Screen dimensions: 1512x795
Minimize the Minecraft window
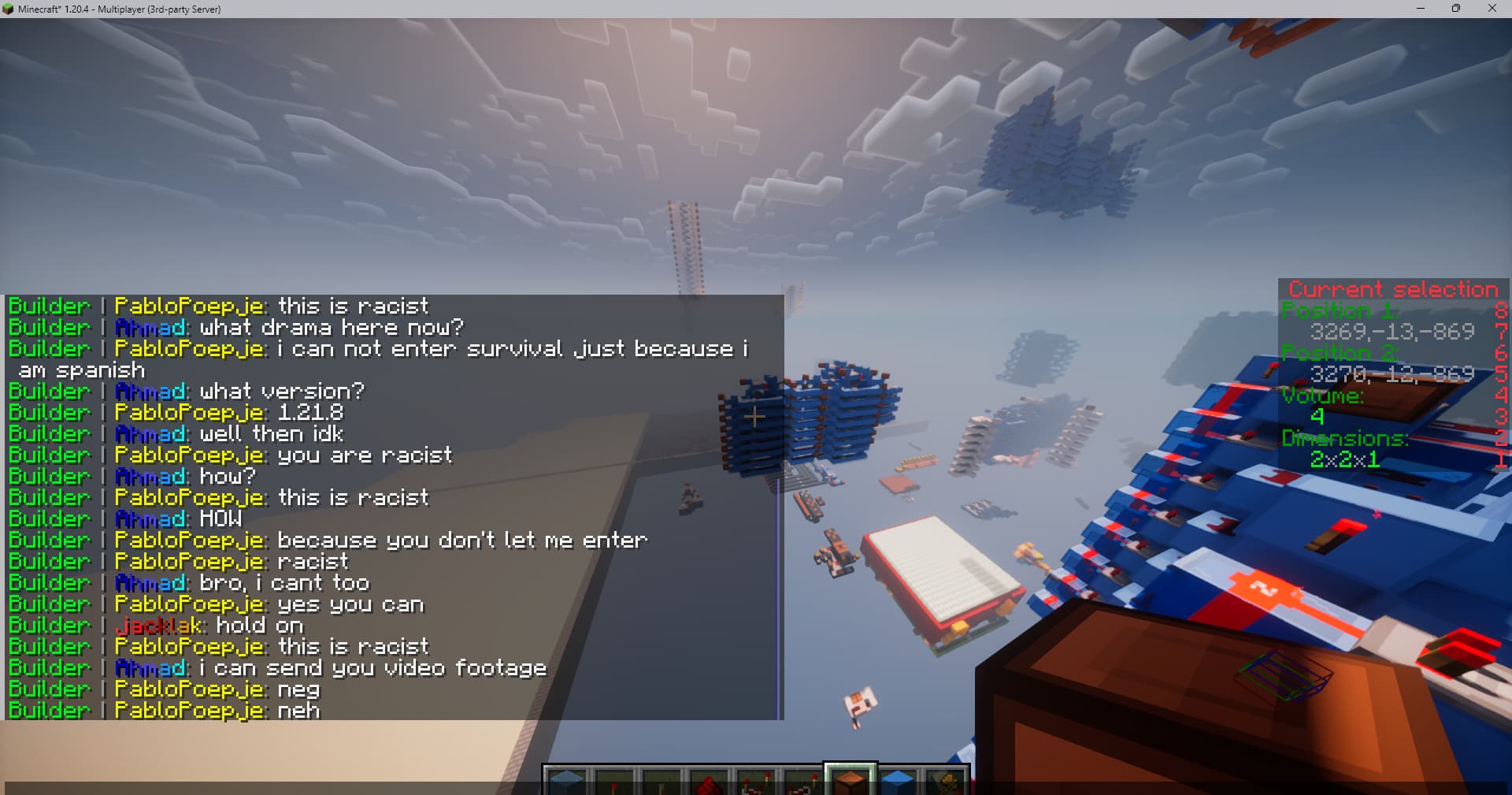click(1421, 9)
